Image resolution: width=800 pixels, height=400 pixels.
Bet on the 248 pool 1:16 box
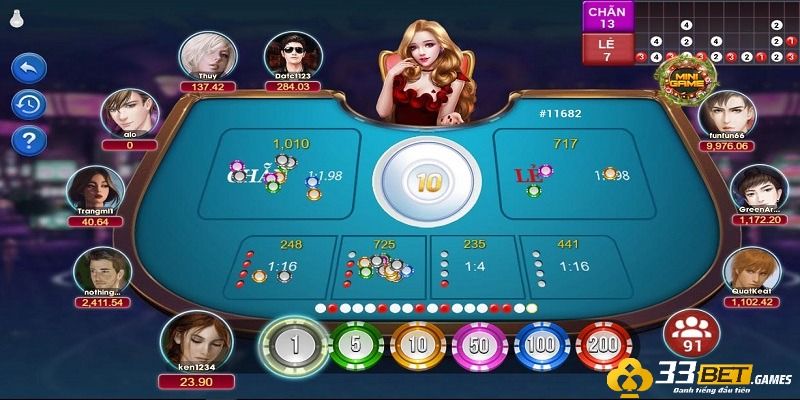point(285,265)
